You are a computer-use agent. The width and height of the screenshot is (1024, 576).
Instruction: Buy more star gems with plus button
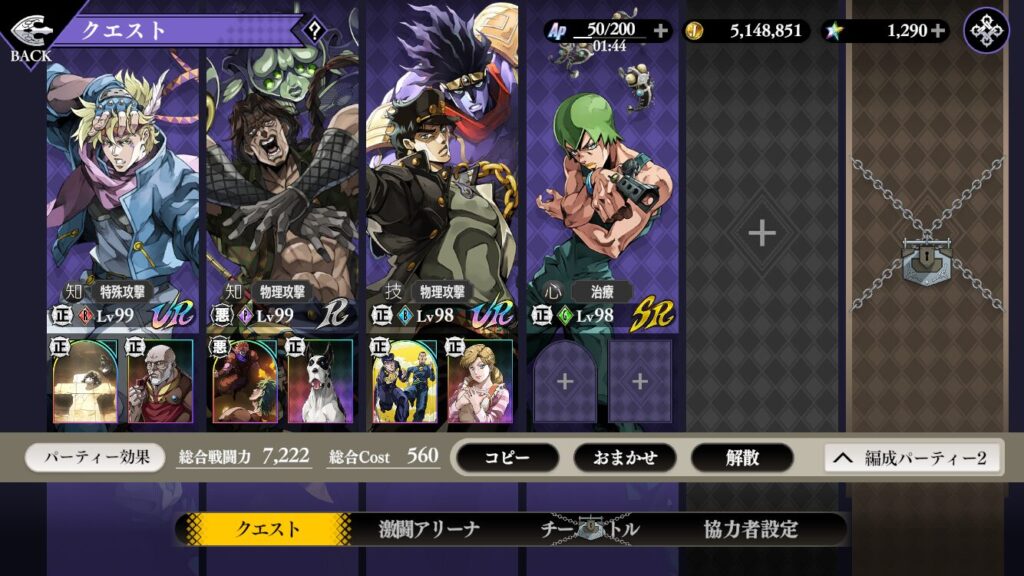(x=937, y=30)
